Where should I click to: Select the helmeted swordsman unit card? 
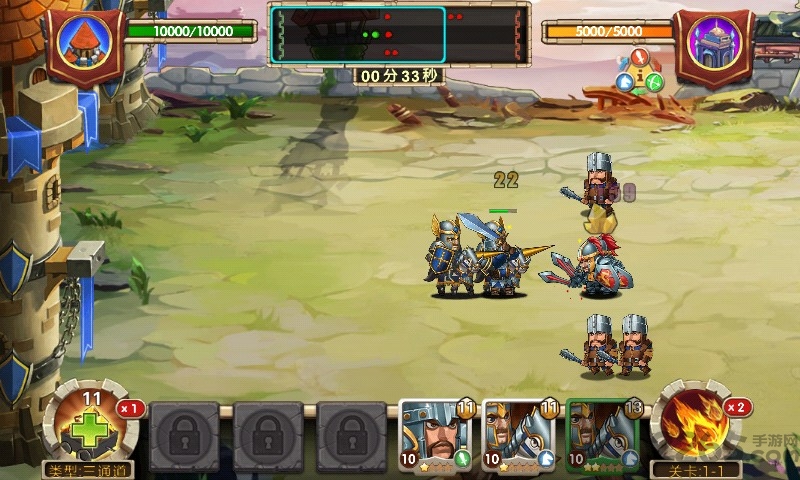click(435, 435)
